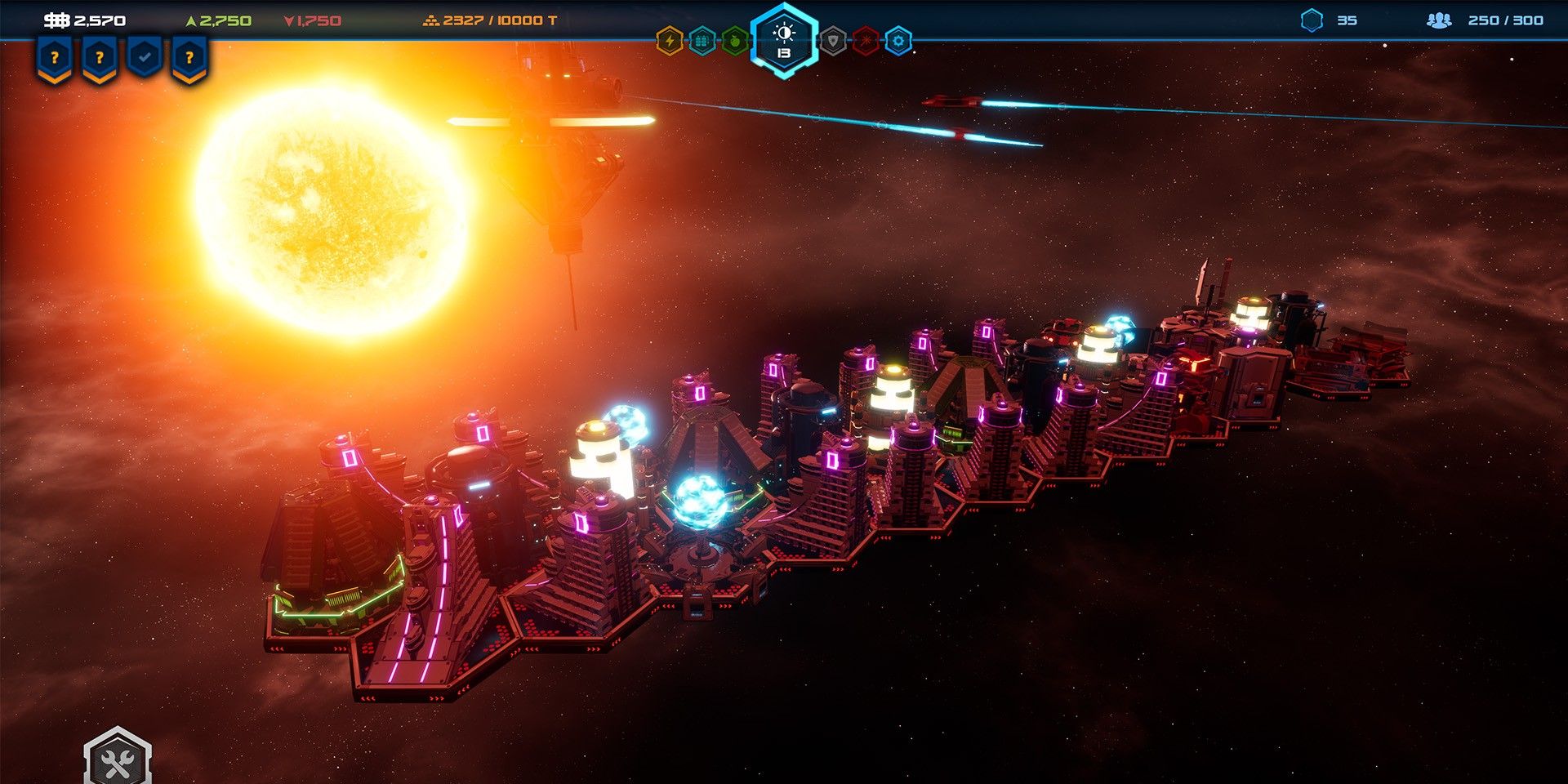This screenshot has width=1568, height=784.
Task: Select the yellow lightning bolt power icon
Action: coord(670,41)
